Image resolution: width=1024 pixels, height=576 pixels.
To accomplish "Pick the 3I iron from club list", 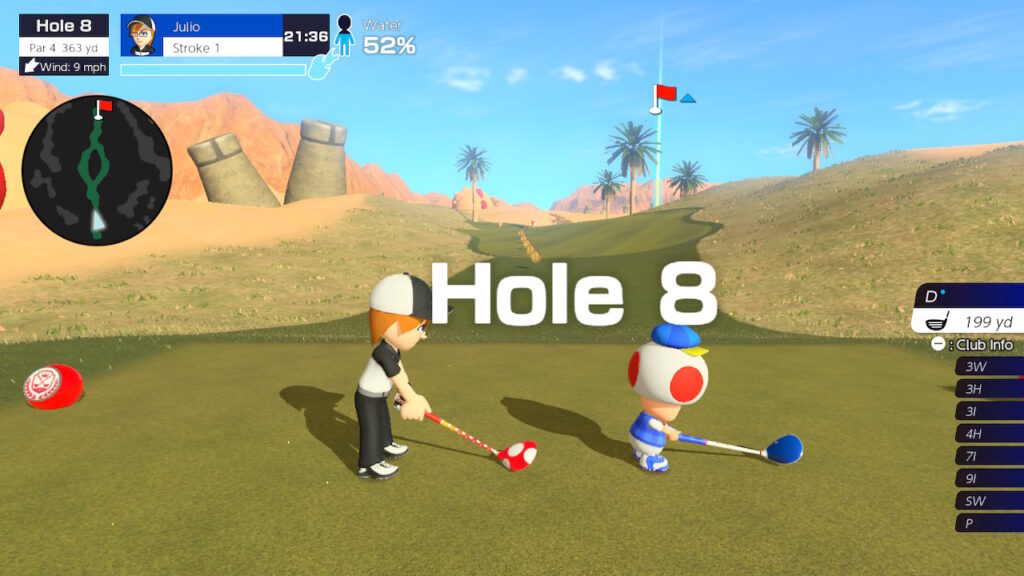I will pyautogui.click(x=988, y=411).
